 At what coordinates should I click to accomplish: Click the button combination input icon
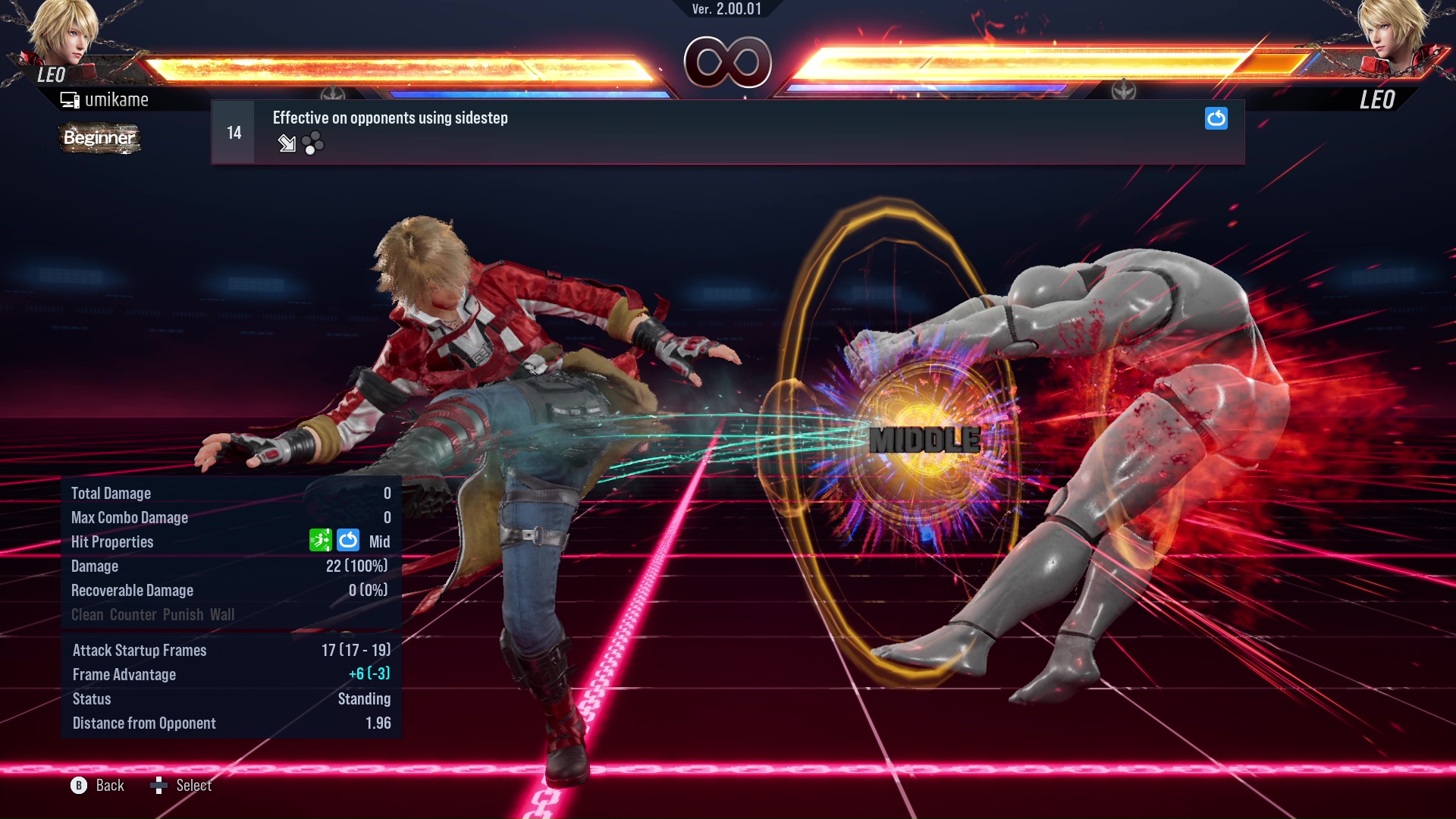coord(312,143)
